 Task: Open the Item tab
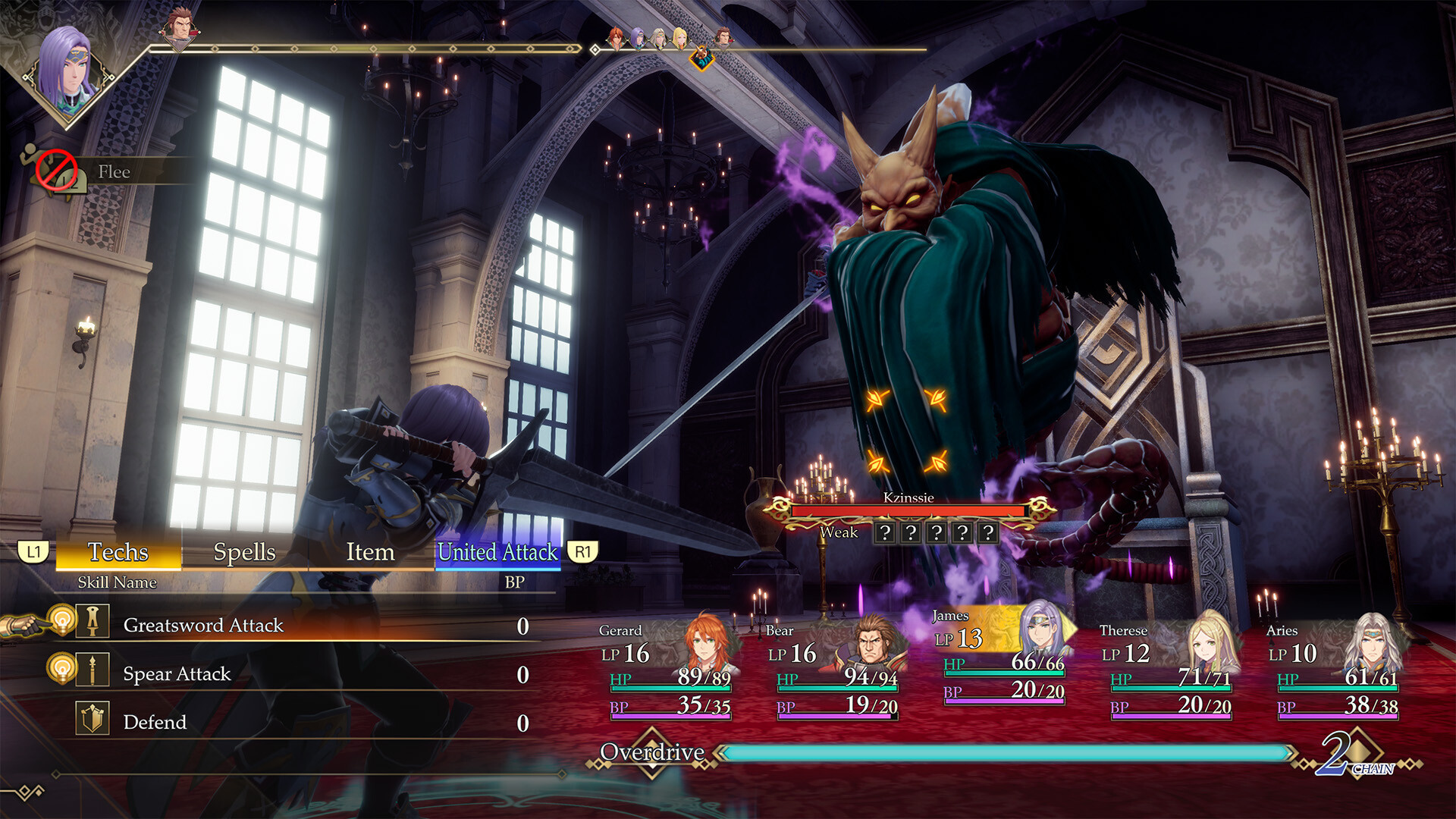pyautogui.click(x=369, y=552)
